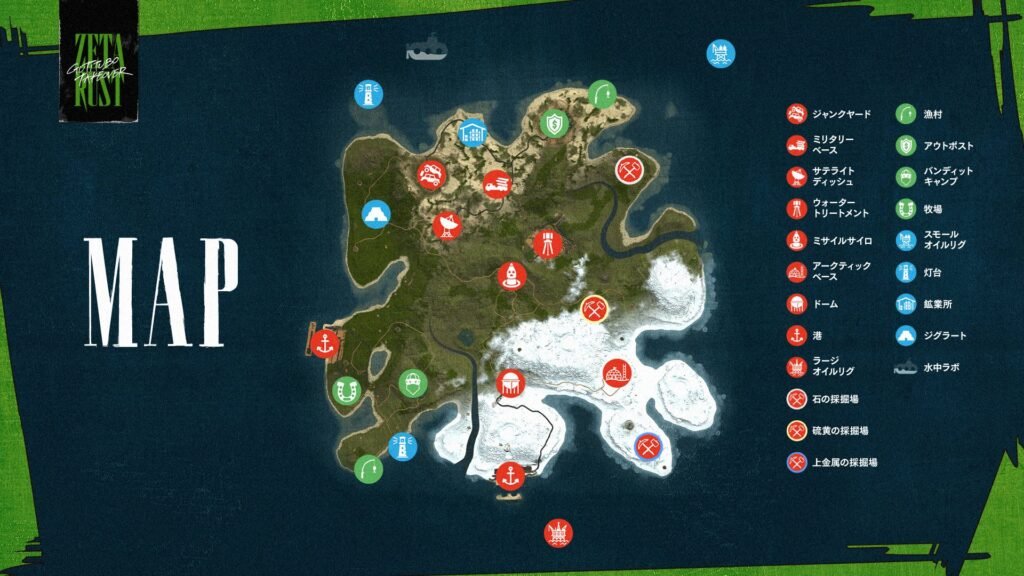Click the military base marker on the island
This screenshot has width=1024, height=576.
pyautogui.click(x=497, y=184)
